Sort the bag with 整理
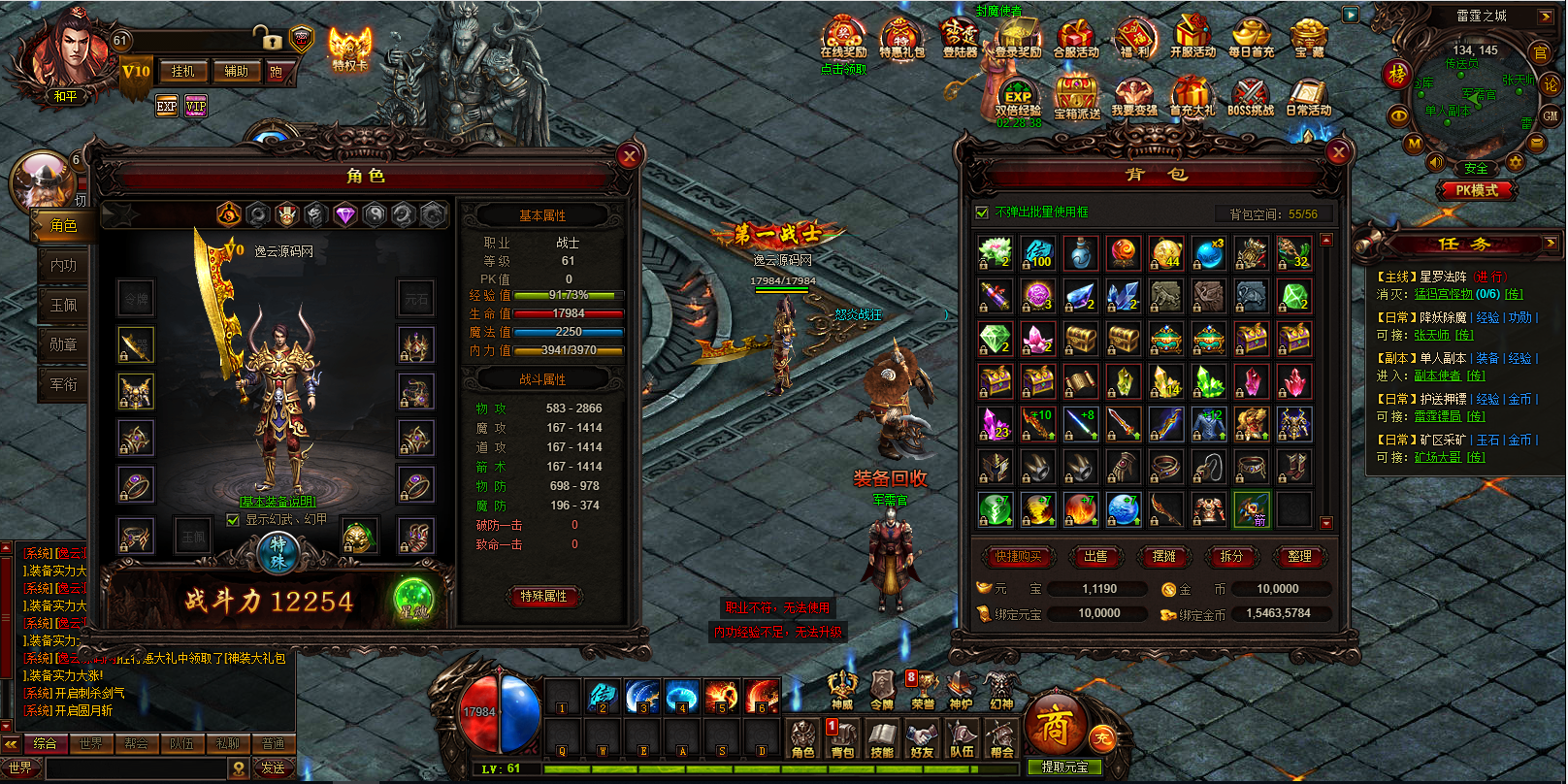Image resolution: width=1568 pixels, height=784 pixels. tap(1299, 556)
